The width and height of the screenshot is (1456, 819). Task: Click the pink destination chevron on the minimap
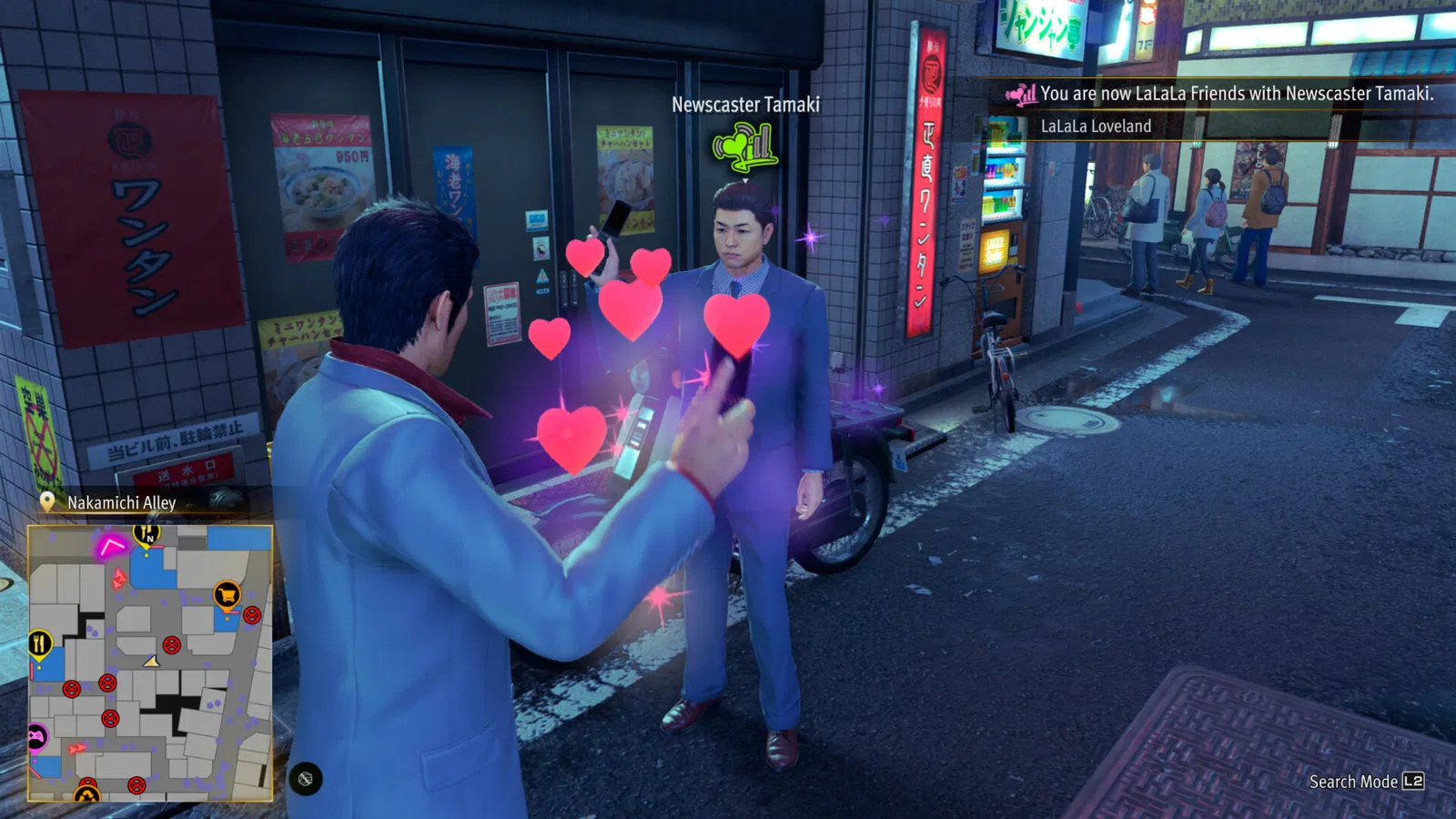(x=110, y=544)
